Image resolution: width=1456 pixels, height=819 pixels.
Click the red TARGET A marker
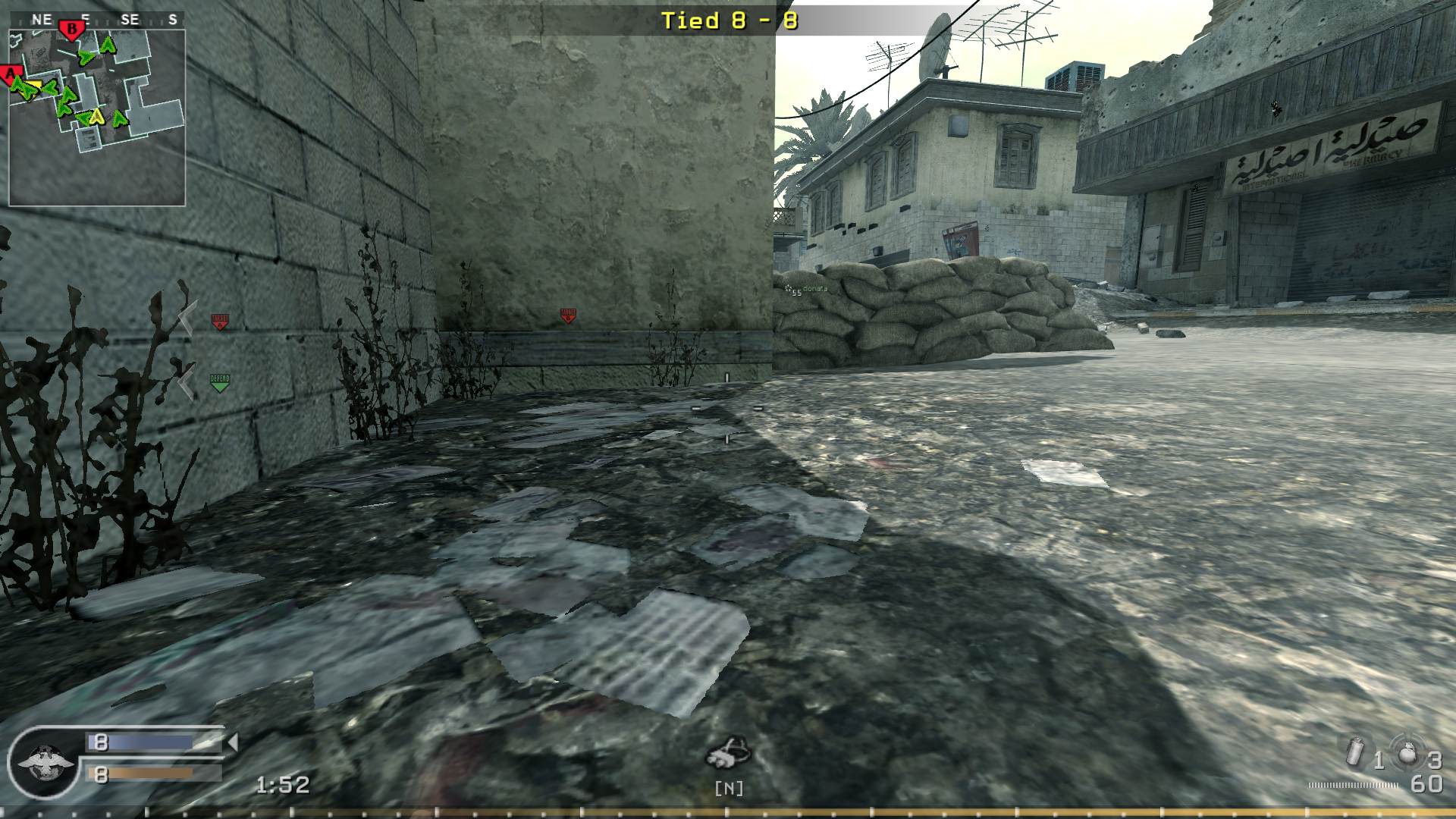coord(219,322)
